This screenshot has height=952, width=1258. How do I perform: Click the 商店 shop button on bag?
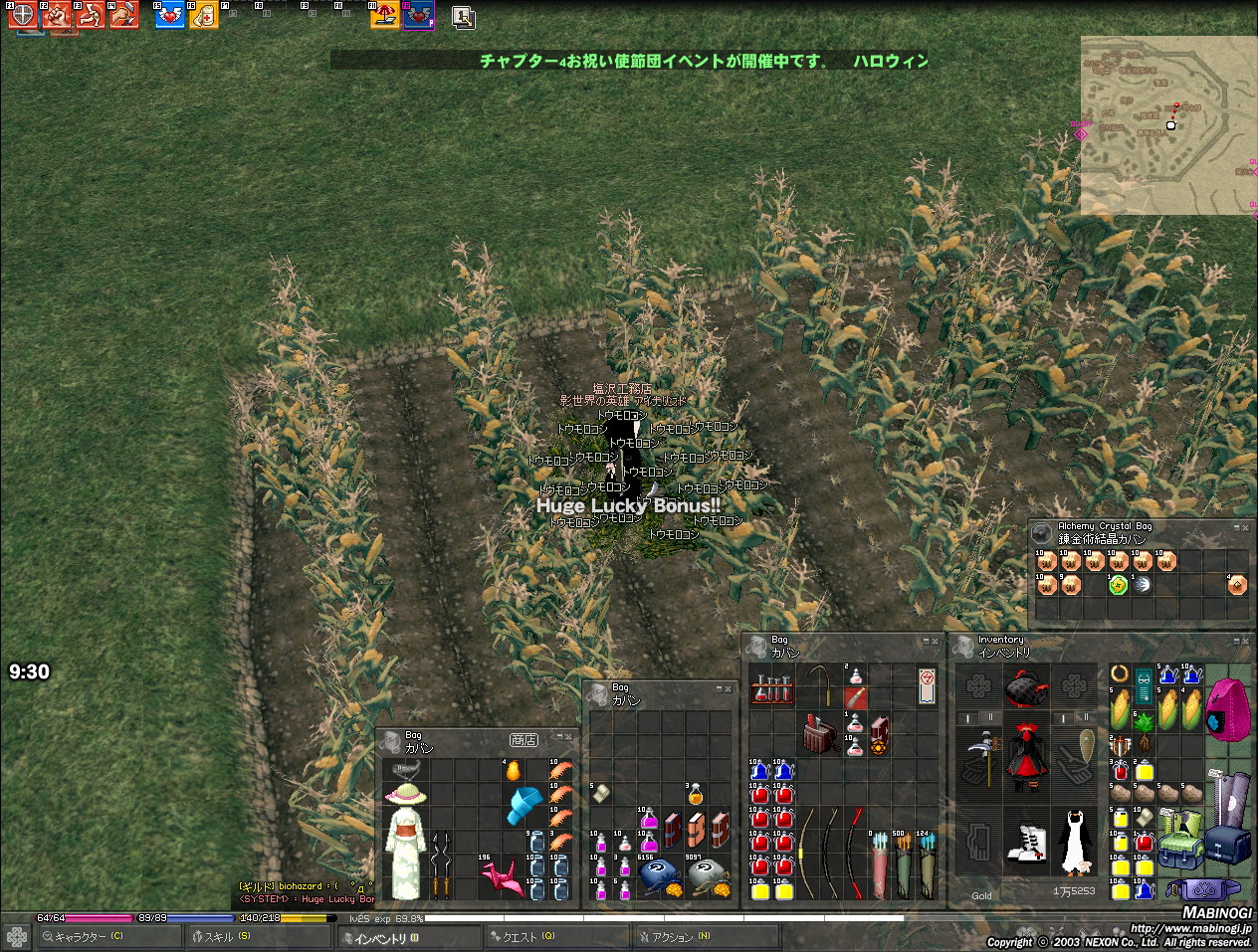point(524,740)
